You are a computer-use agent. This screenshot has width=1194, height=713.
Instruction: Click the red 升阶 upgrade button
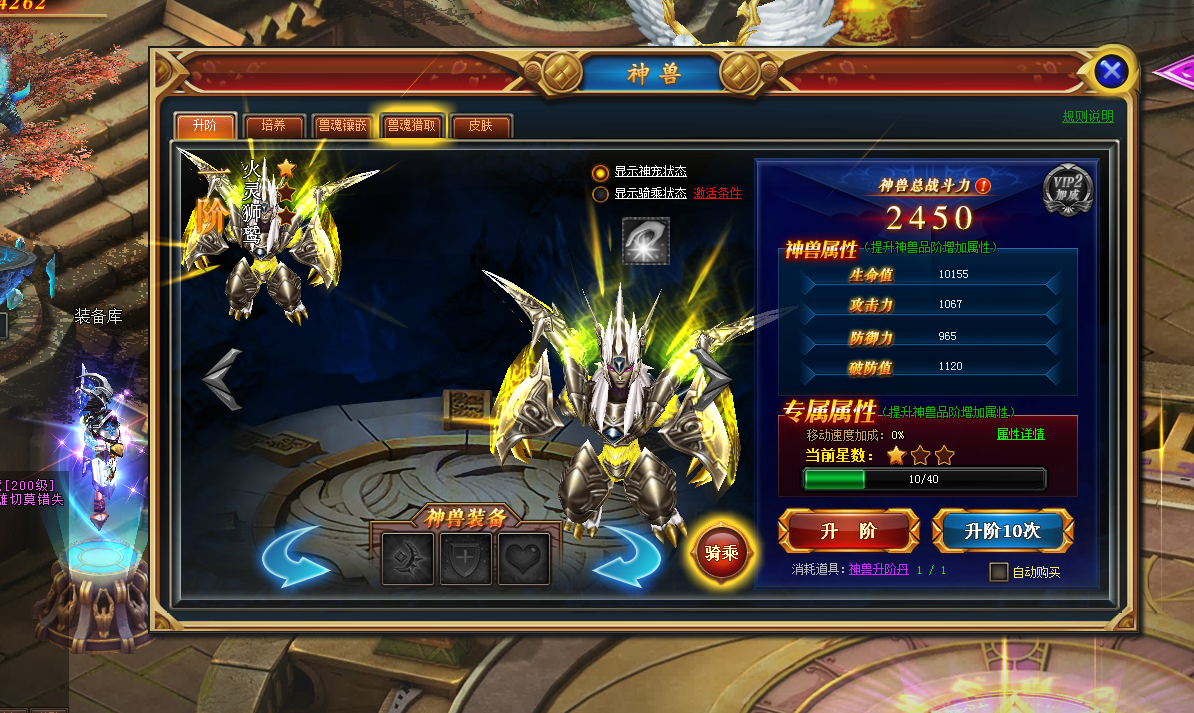(848, 531)
